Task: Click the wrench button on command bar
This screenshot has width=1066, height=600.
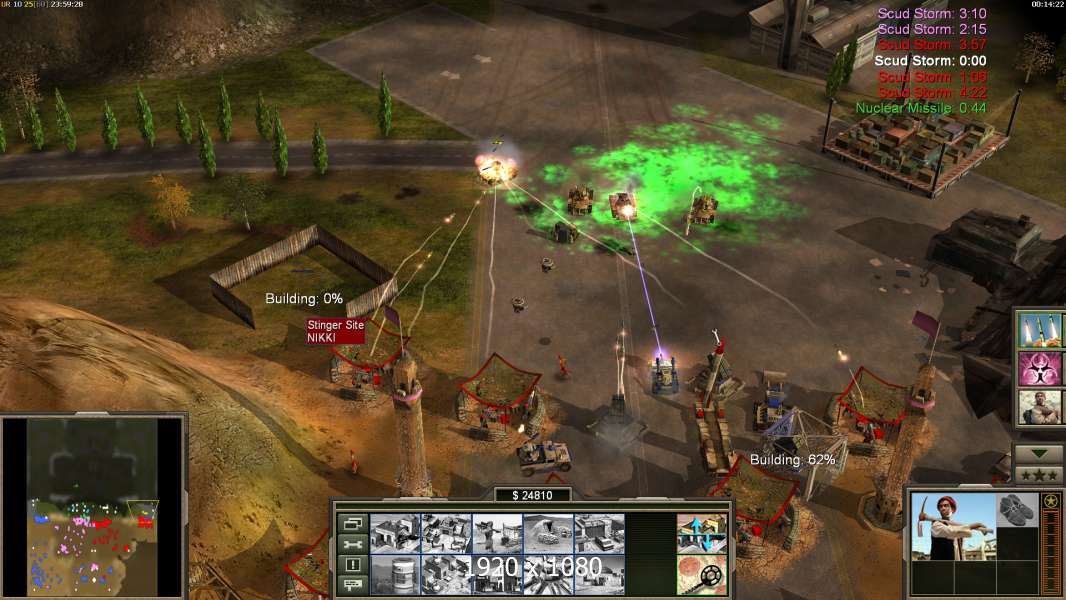Action: pos(352,544)
